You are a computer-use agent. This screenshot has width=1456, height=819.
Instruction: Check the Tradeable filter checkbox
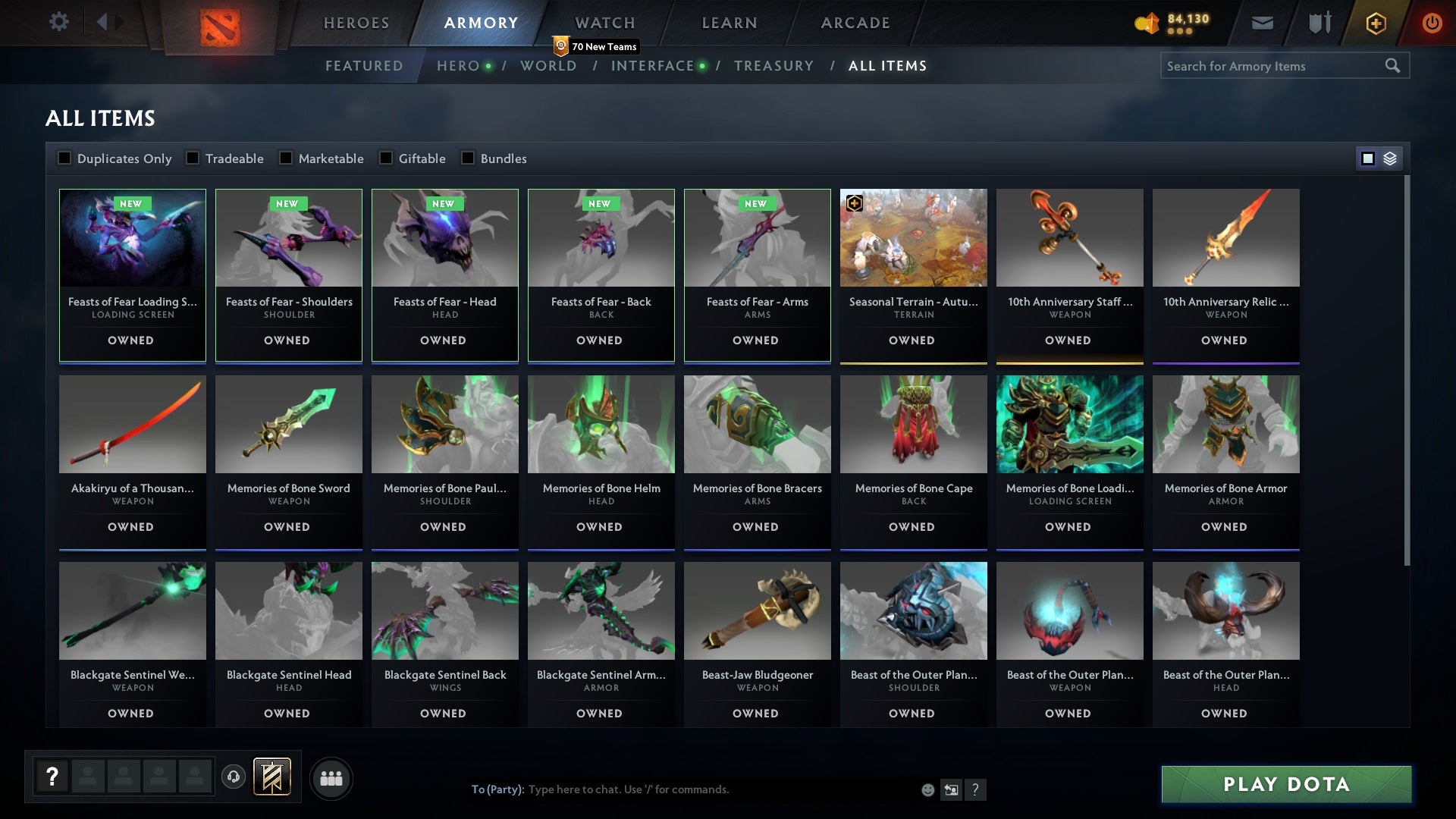click(x=193, y=158)
